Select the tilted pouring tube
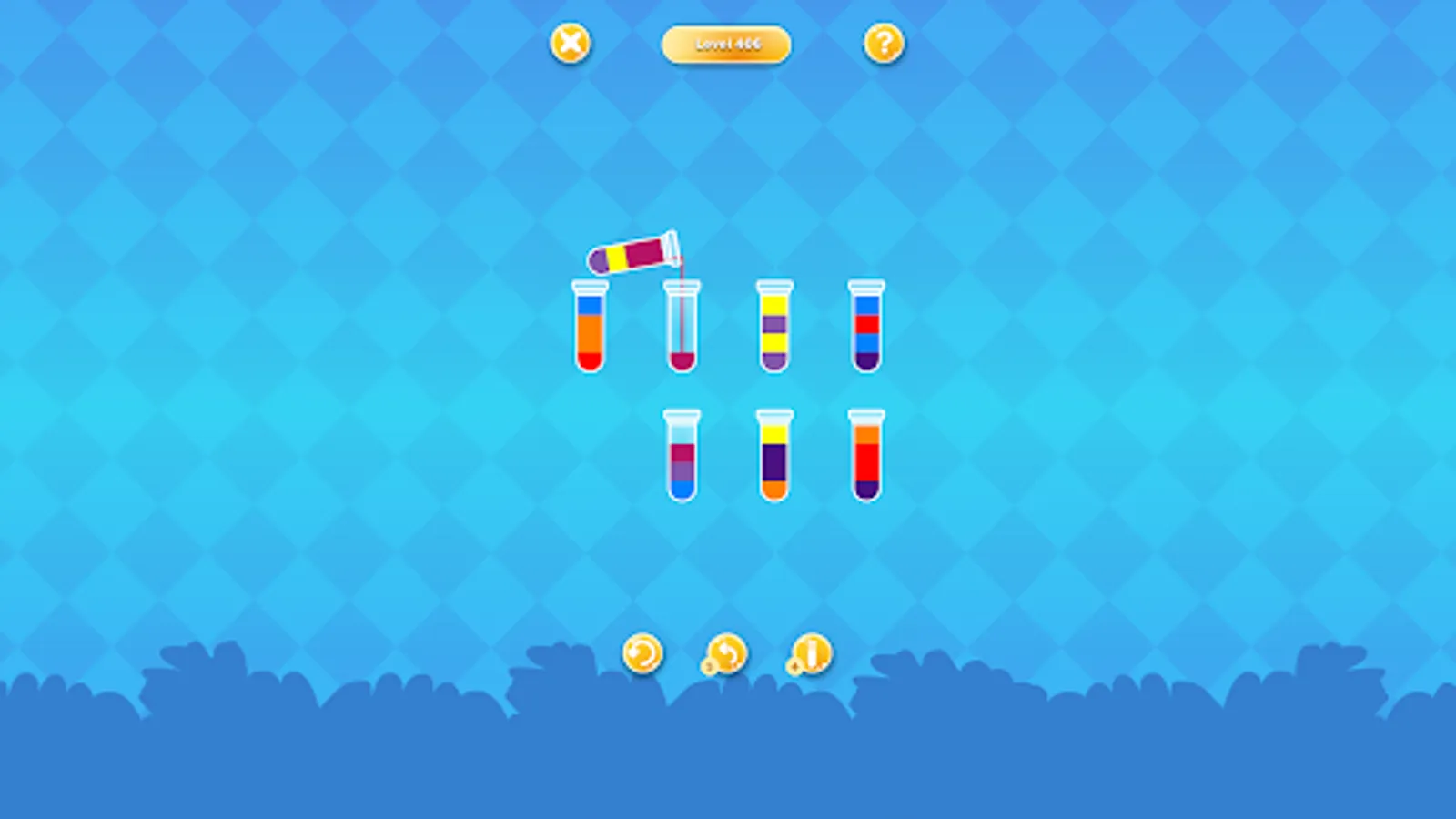This screenshot has width=1456, height=819. pyautogui.click(x=634, y=257)
